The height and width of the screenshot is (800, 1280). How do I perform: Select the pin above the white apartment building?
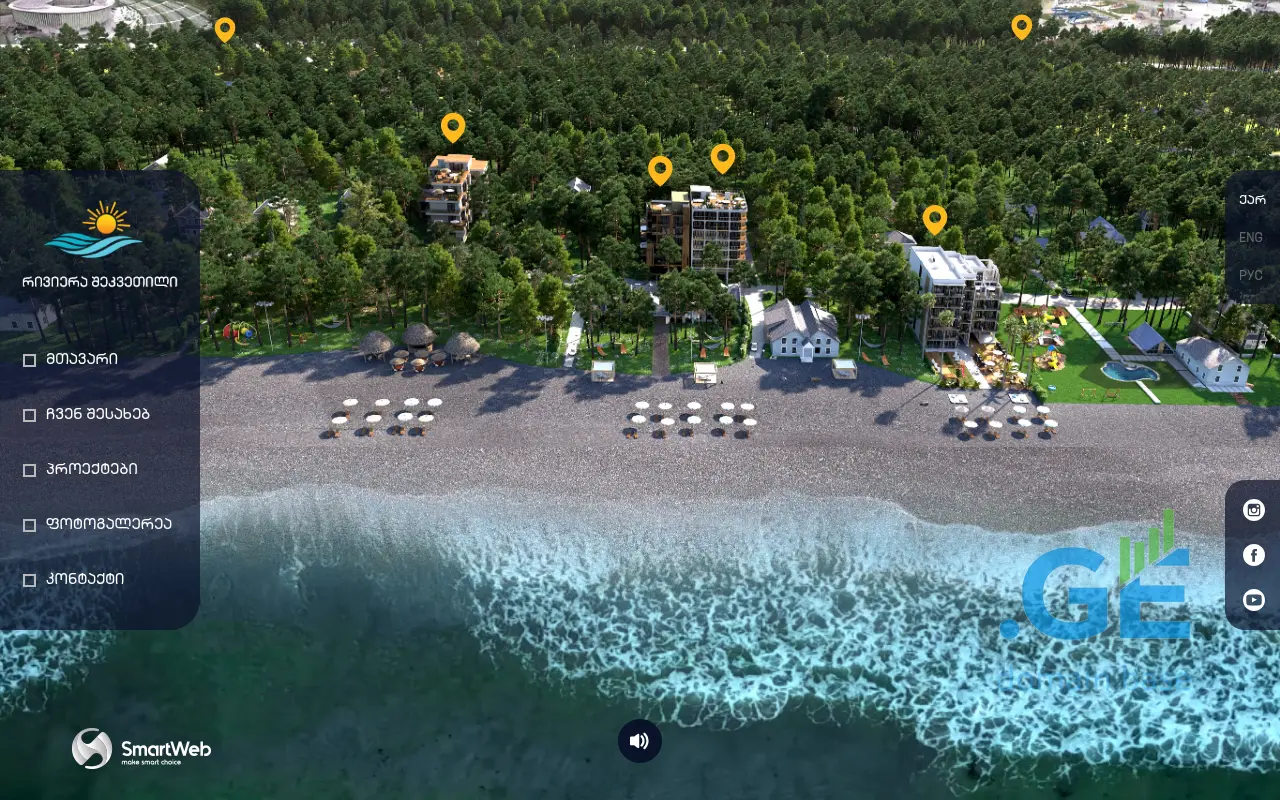coord(935,219)
